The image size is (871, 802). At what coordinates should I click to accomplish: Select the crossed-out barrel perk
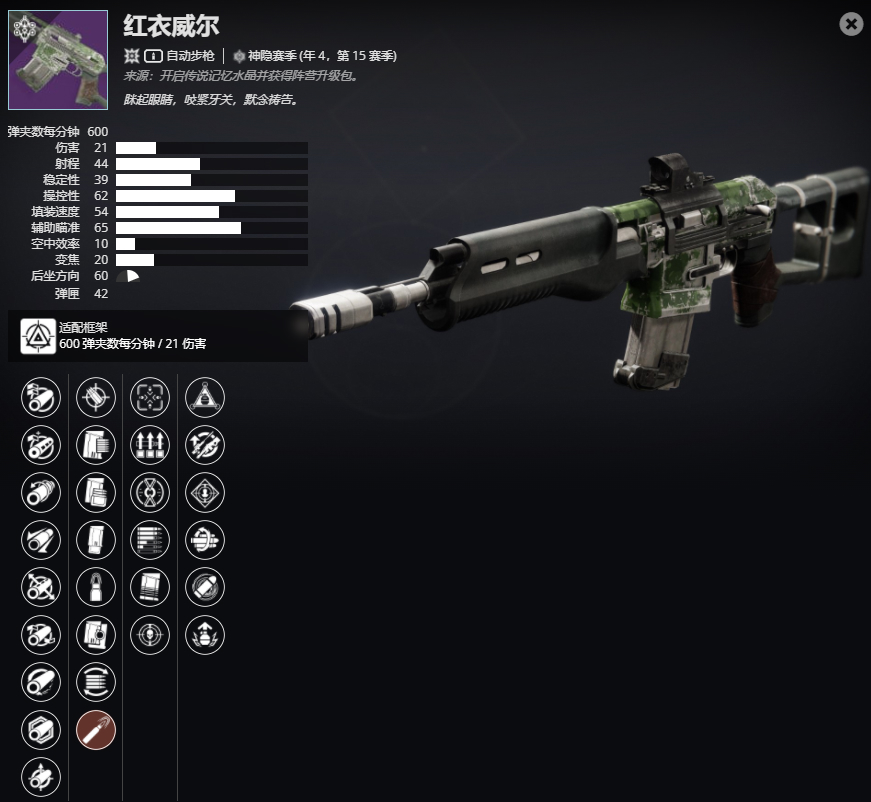[41, 587]
